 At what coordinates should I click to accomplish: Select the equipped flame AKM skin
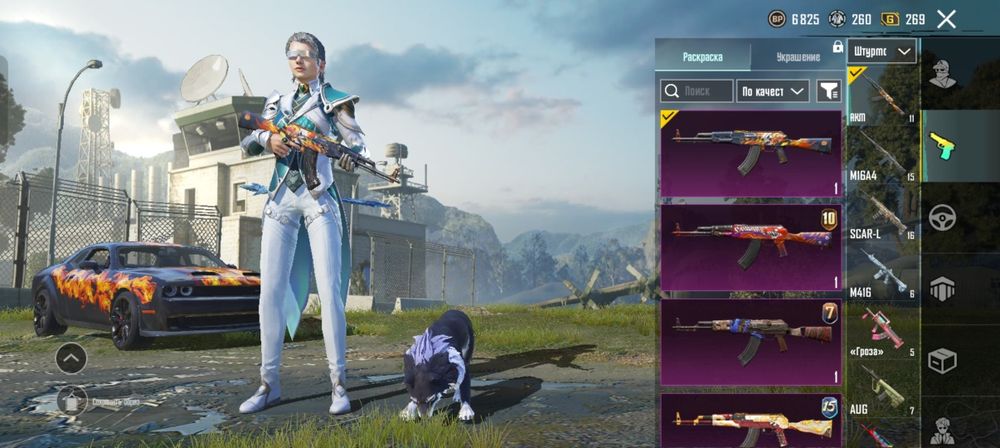pos(750,153)
